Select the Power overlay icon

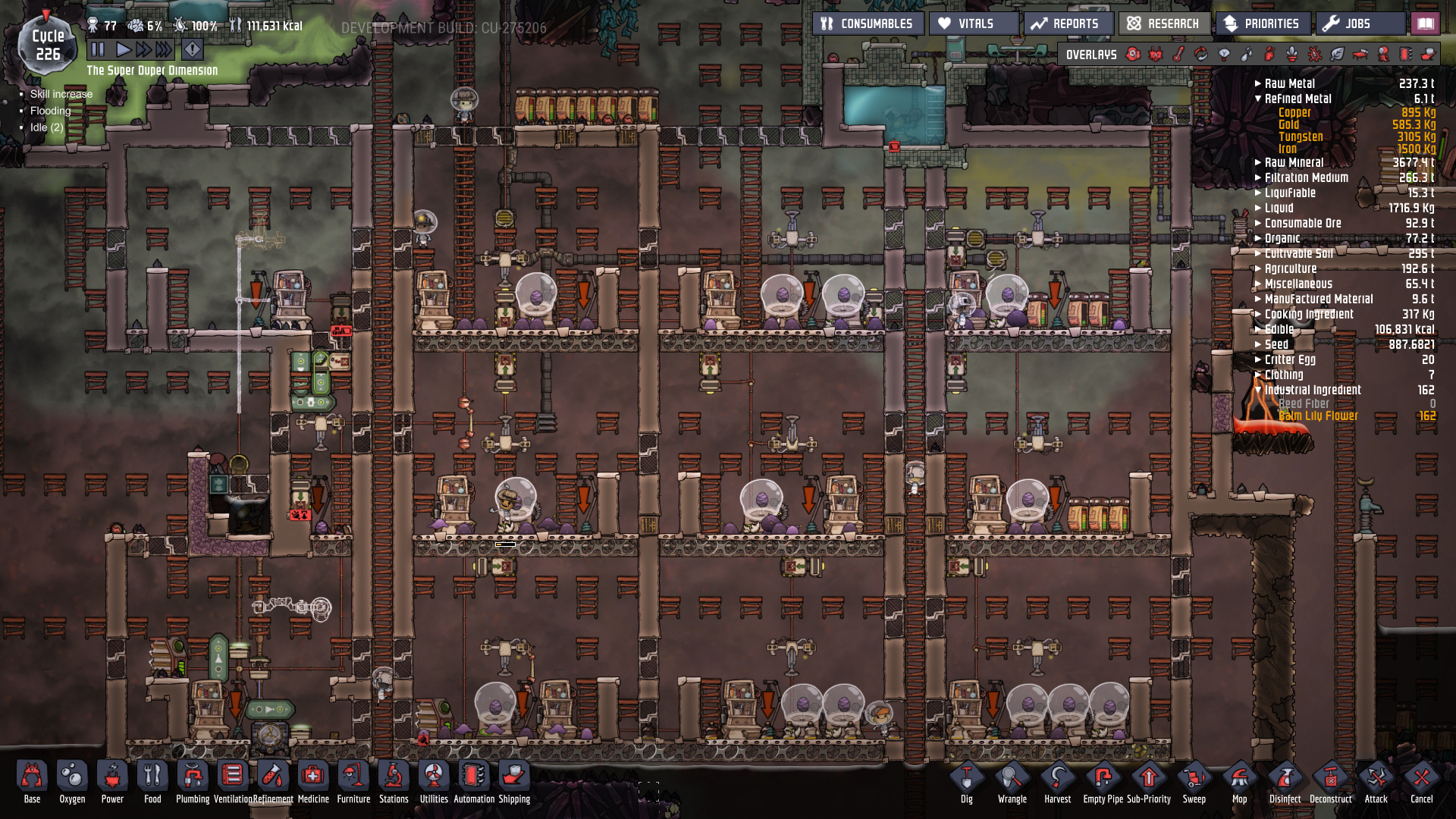[x=1156, y=54]
